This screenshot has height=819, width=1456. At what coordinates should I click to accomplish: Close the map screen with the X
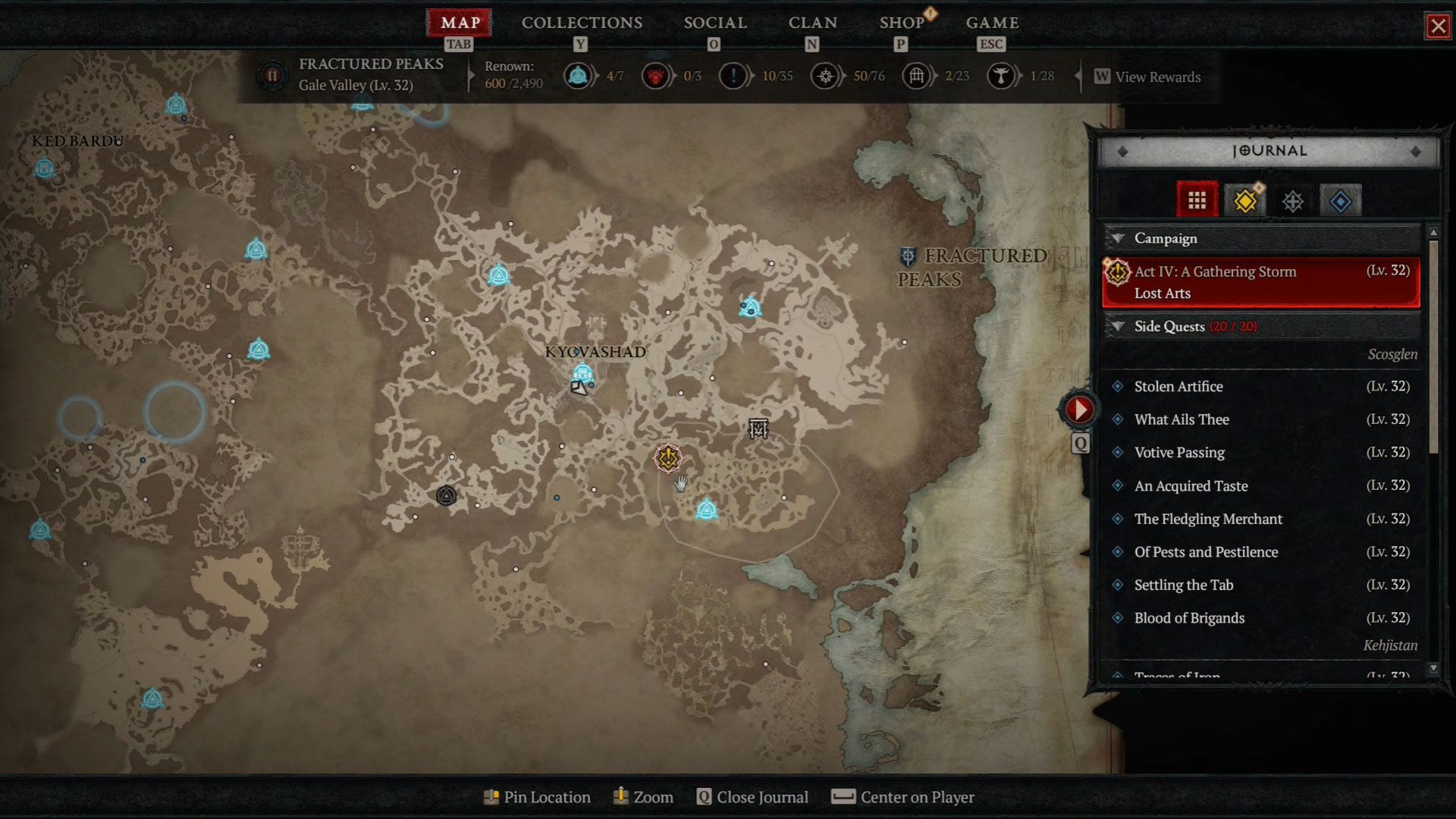point(1437,27)
